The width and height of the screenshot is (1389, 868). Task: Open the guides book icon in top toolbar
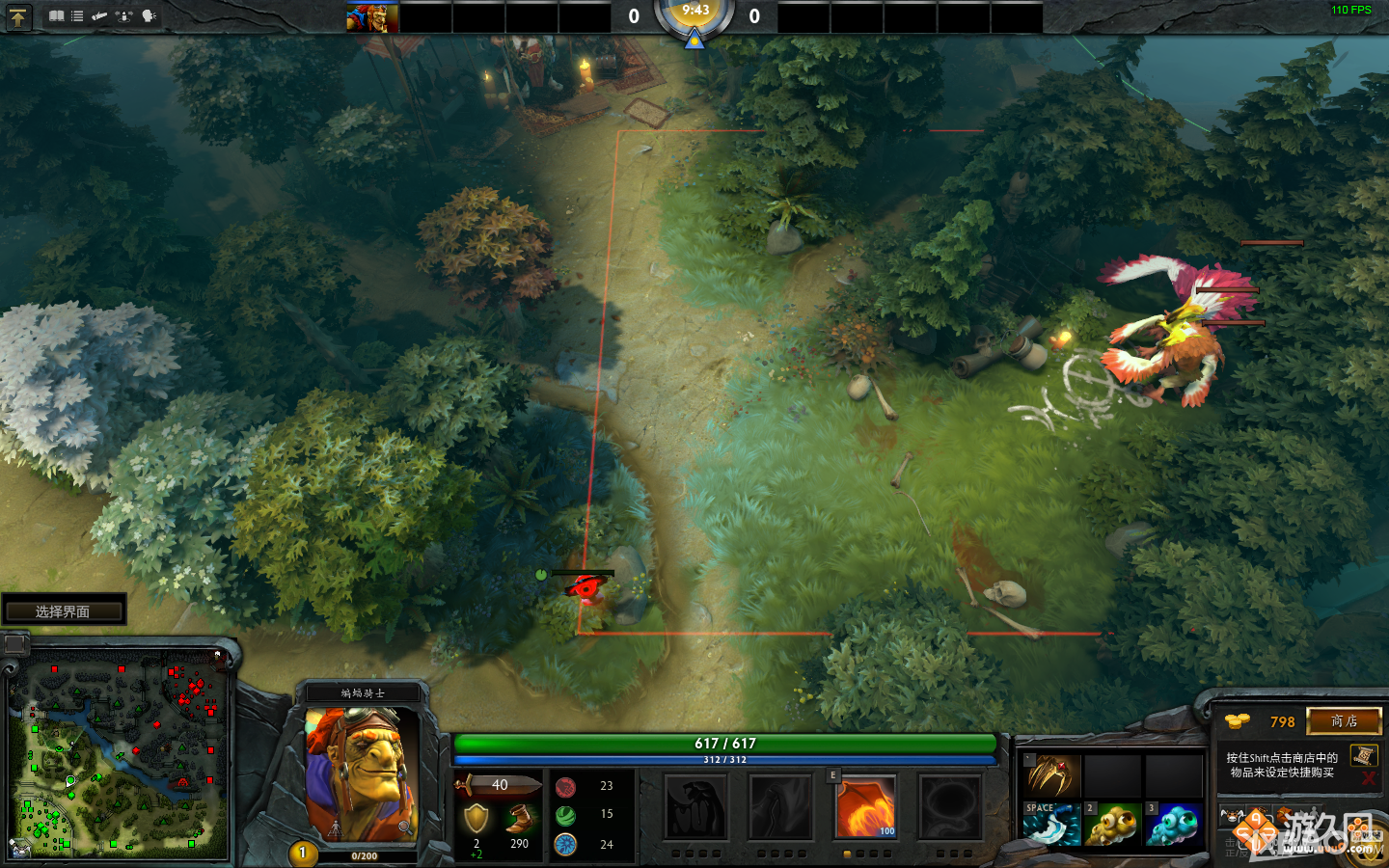(58, 16)
